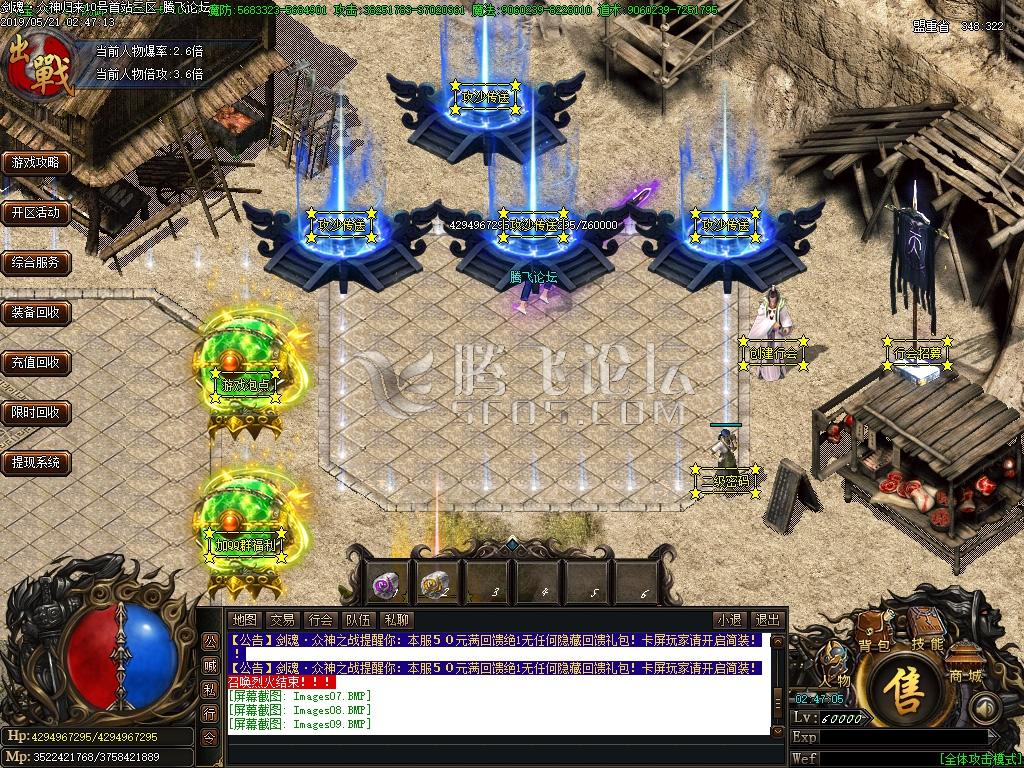Toggle the sound speaker button
Viewport: 1024px width, 768px height.
coord(986,710)
